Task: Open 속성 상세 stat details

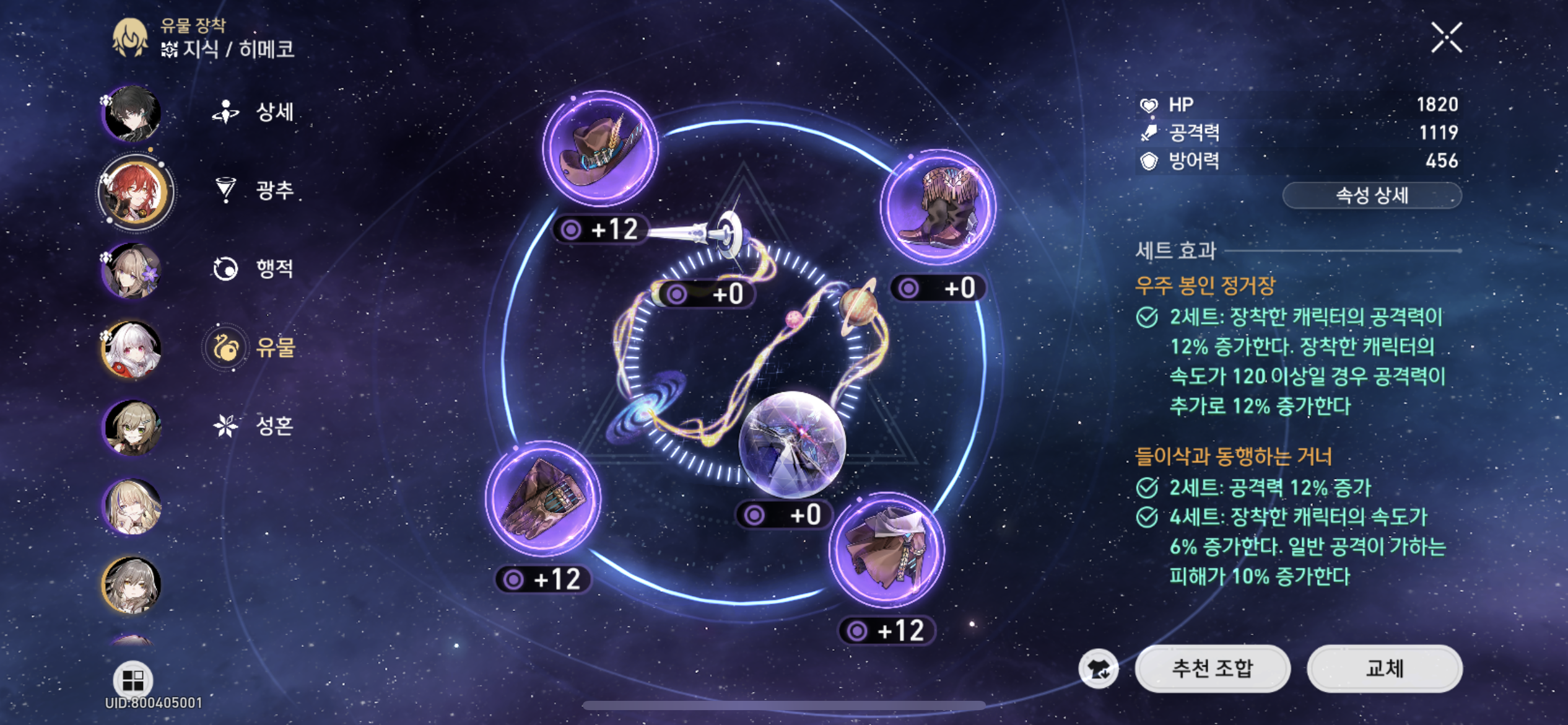Action: pyautogui.click(x=1372, y=196)
